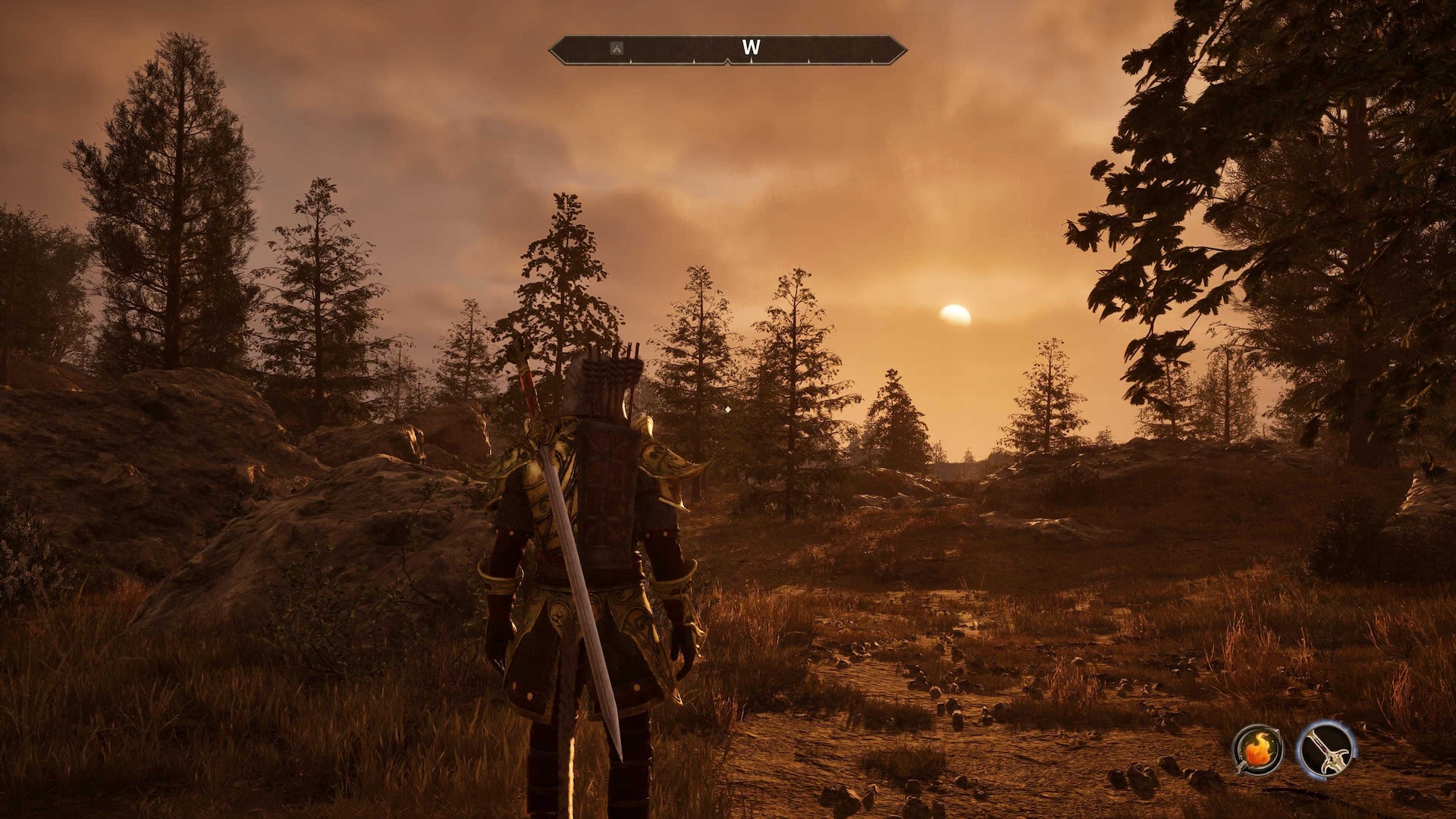1456x819 pixels.
Task: Activate the fire spell icon
Action: [x=1257, y=749]
